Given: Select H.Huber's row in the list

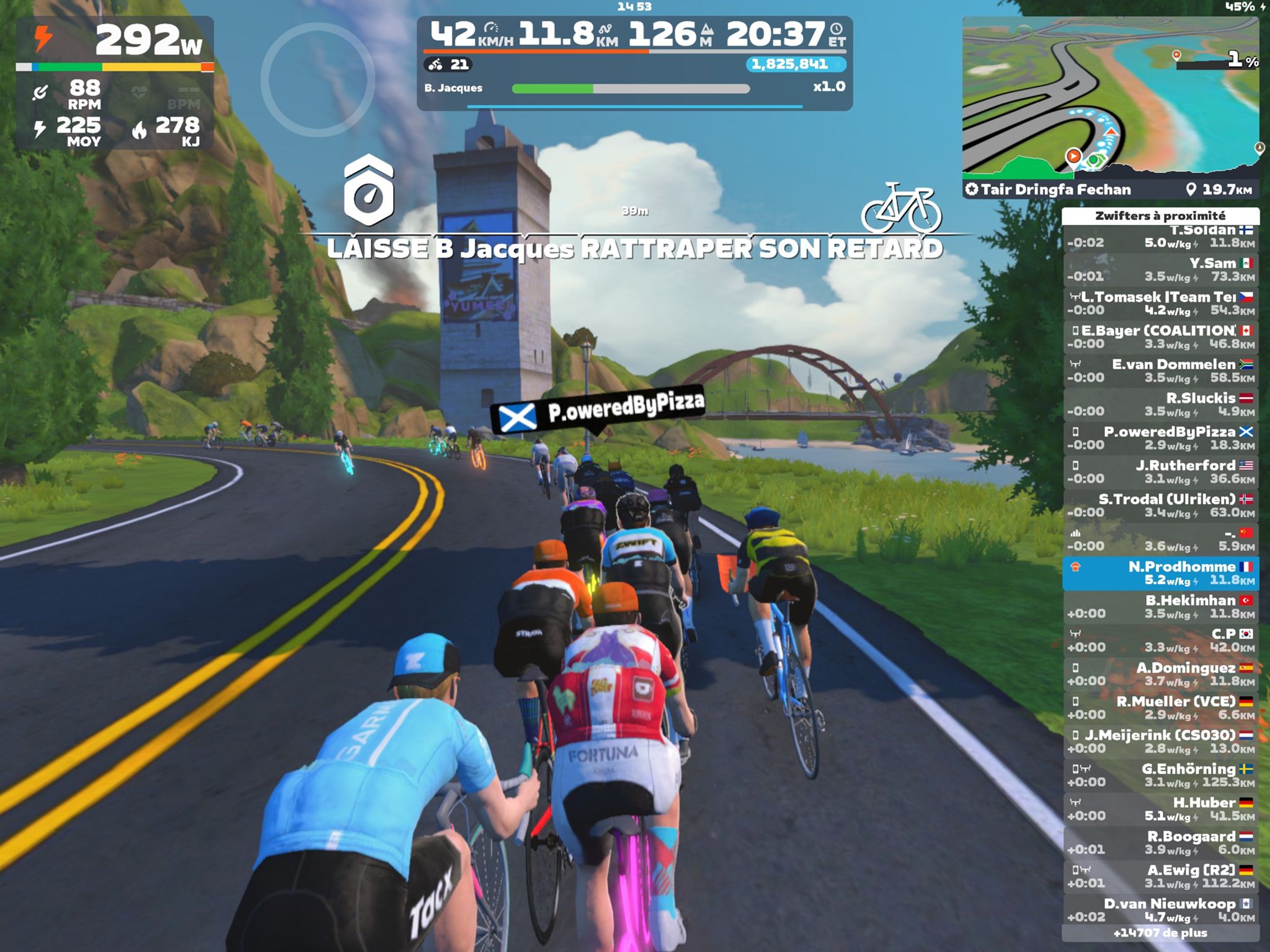Looking at the screenshot, I should click(x=1160, y=809).
